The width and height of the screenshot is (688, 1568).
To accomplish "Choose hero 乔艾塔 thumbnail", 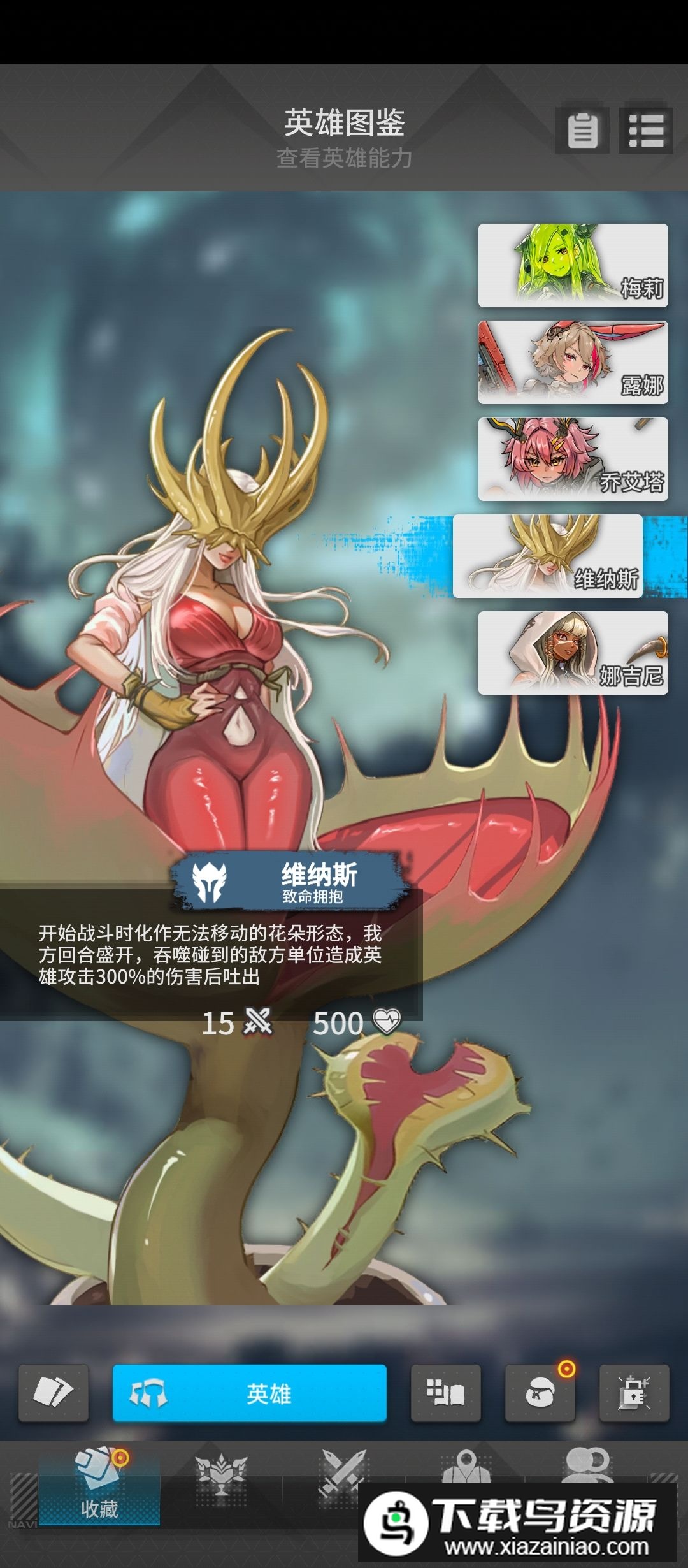I will (573, 459).
